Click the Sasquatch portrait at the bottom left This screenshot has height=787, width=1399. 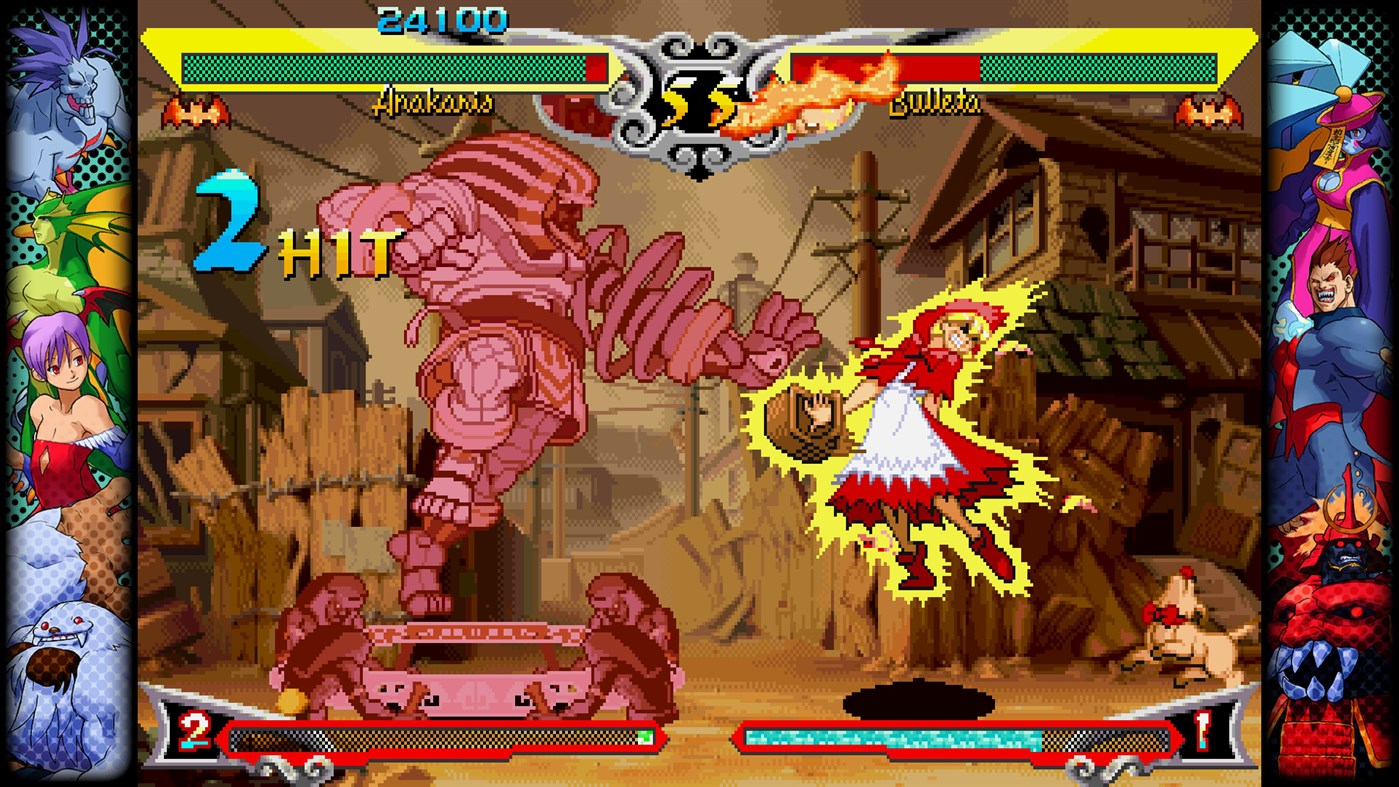pyautogui.click(x=60, y=640)
